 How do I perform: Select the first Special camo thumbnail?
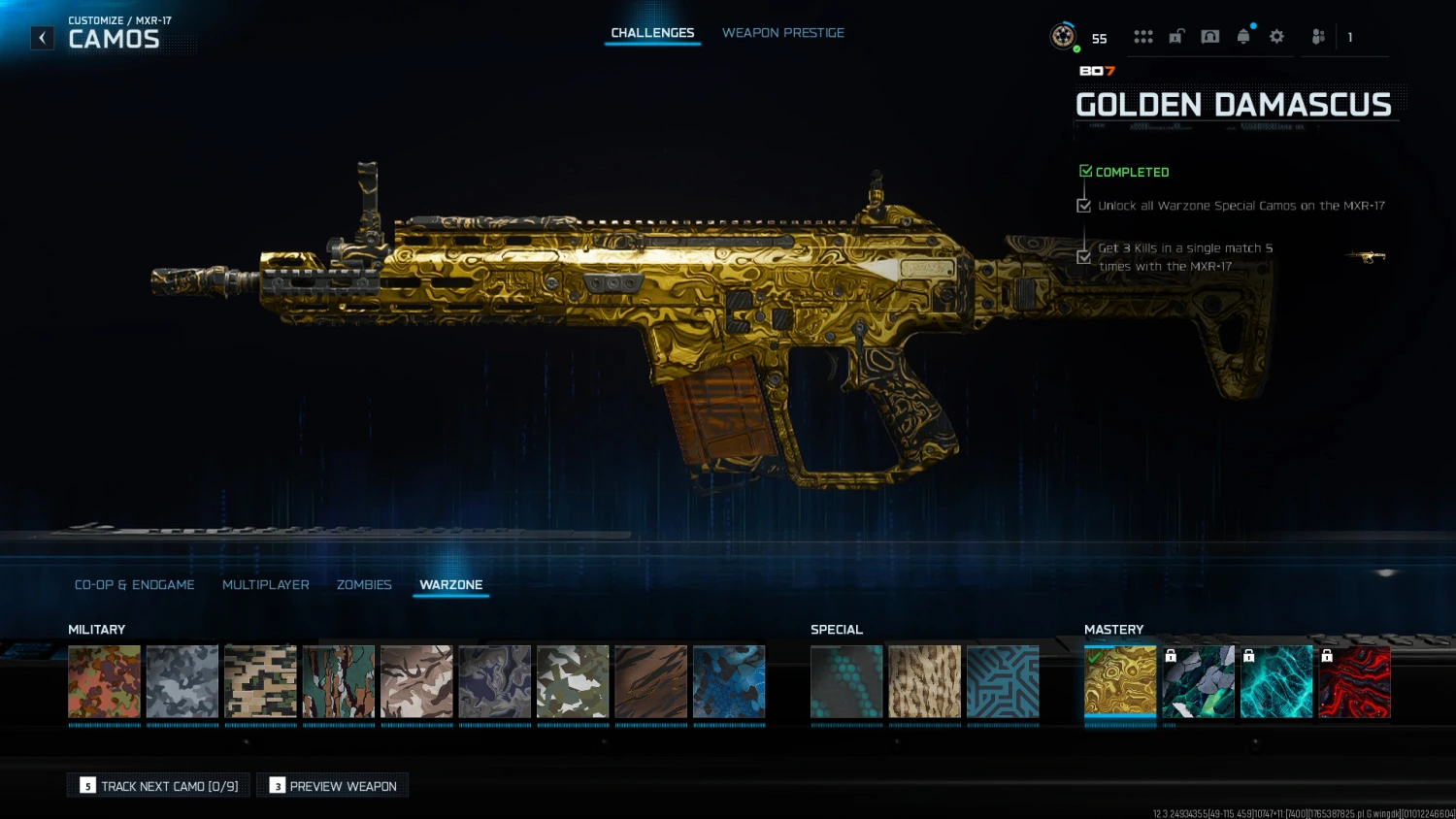845,682
